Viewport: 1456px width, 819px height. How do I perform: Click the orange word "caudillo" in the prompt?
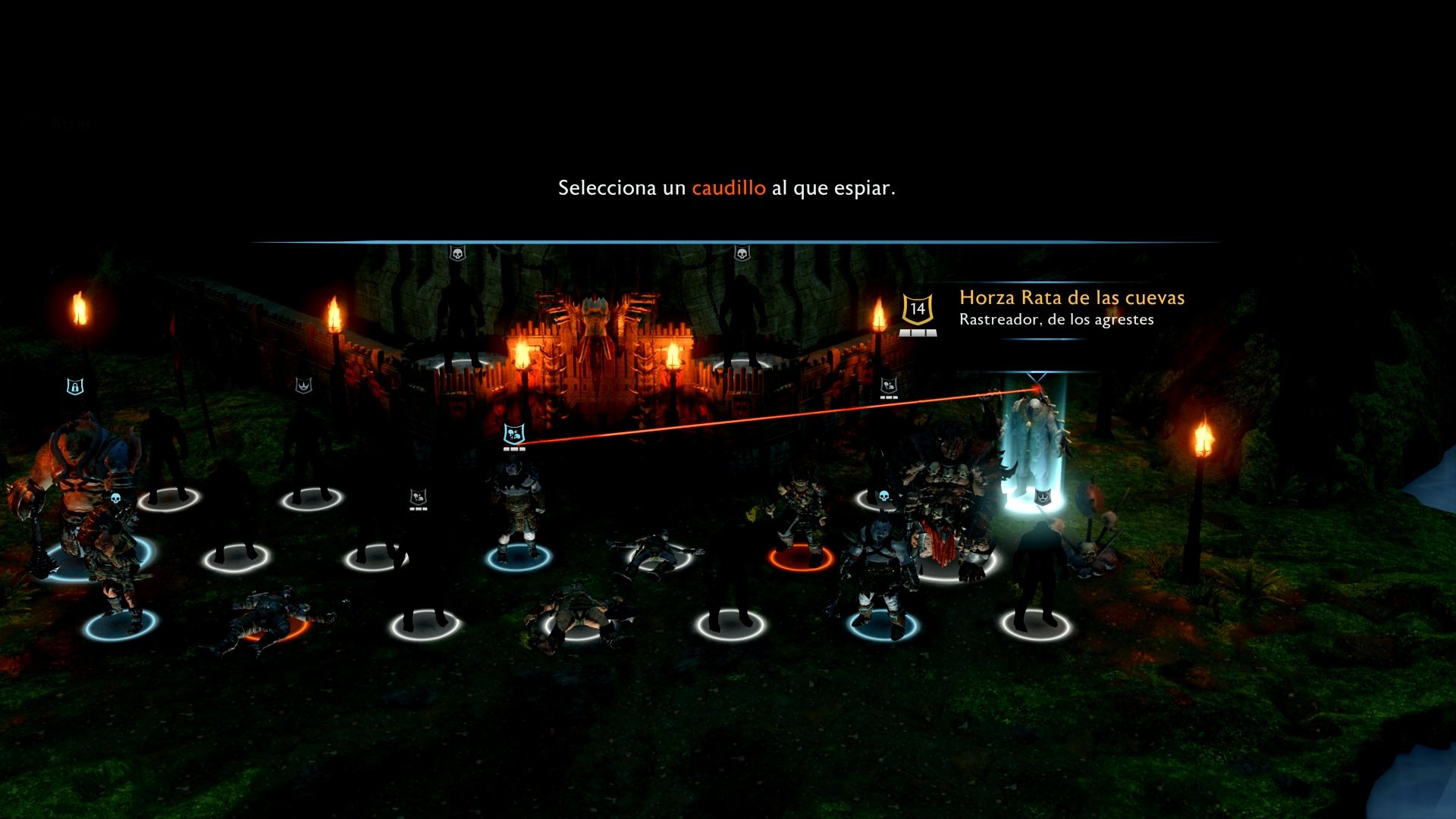(x=728, y=187)
